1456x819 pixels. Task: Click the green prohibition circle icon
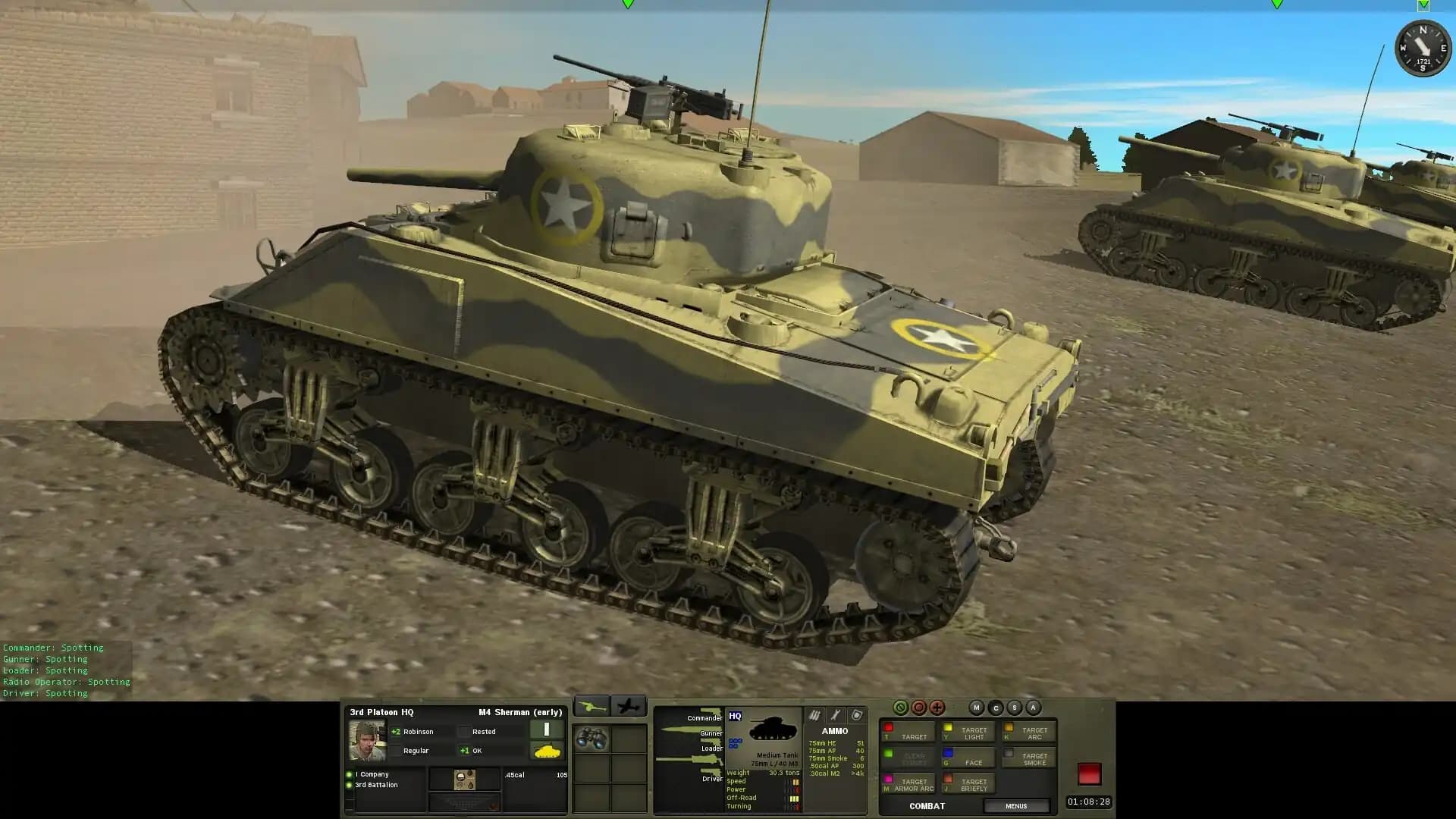902,708
